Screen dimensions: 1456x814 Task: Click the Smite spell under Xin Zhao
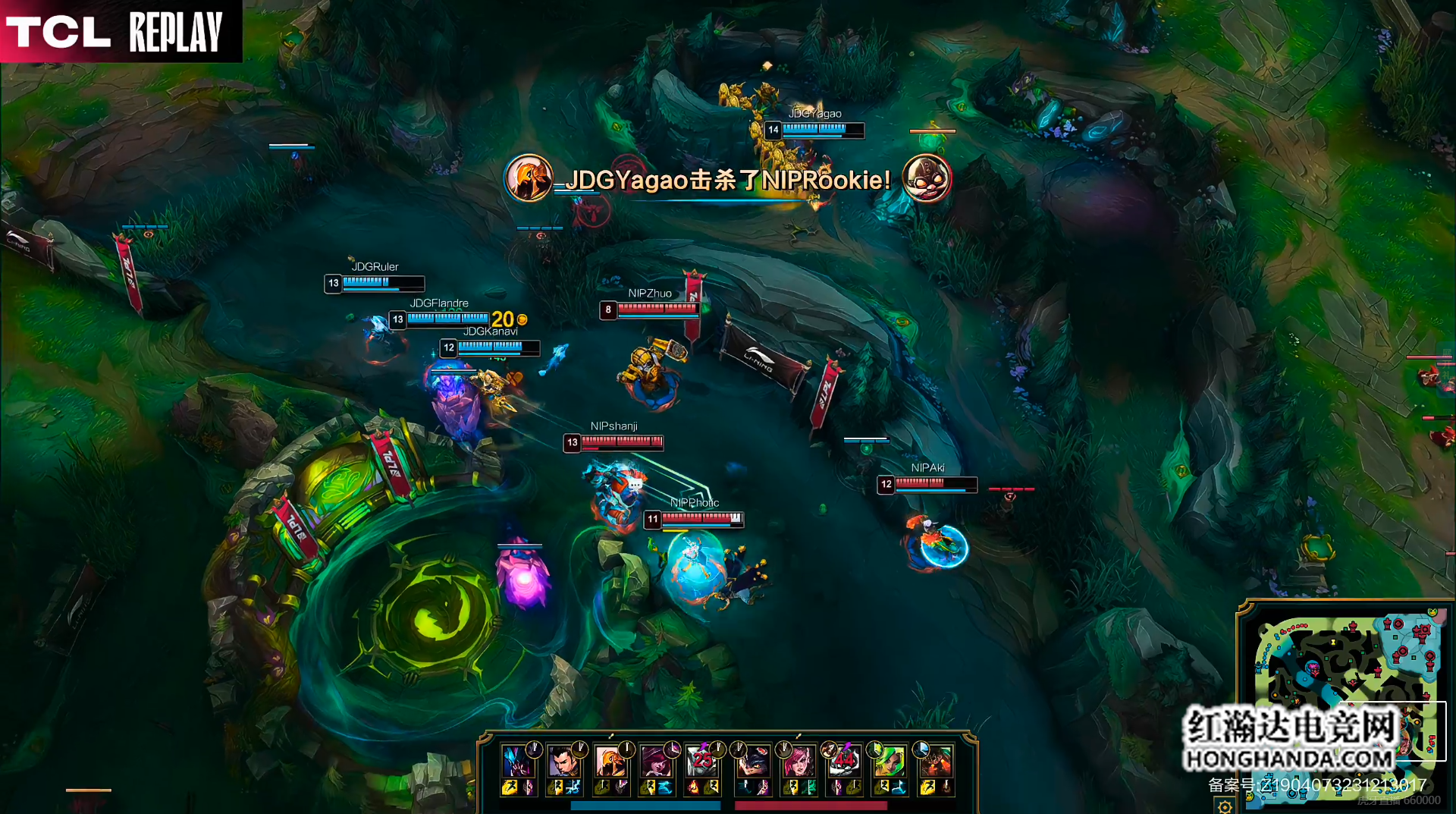573,788
